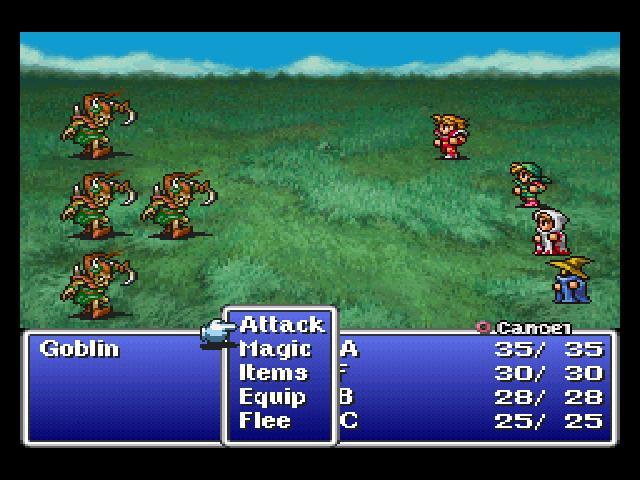The image size is (640, 480).
Task: Select Goblin in the enemy list
Action: pyautogui.click(x=79, y=349)
